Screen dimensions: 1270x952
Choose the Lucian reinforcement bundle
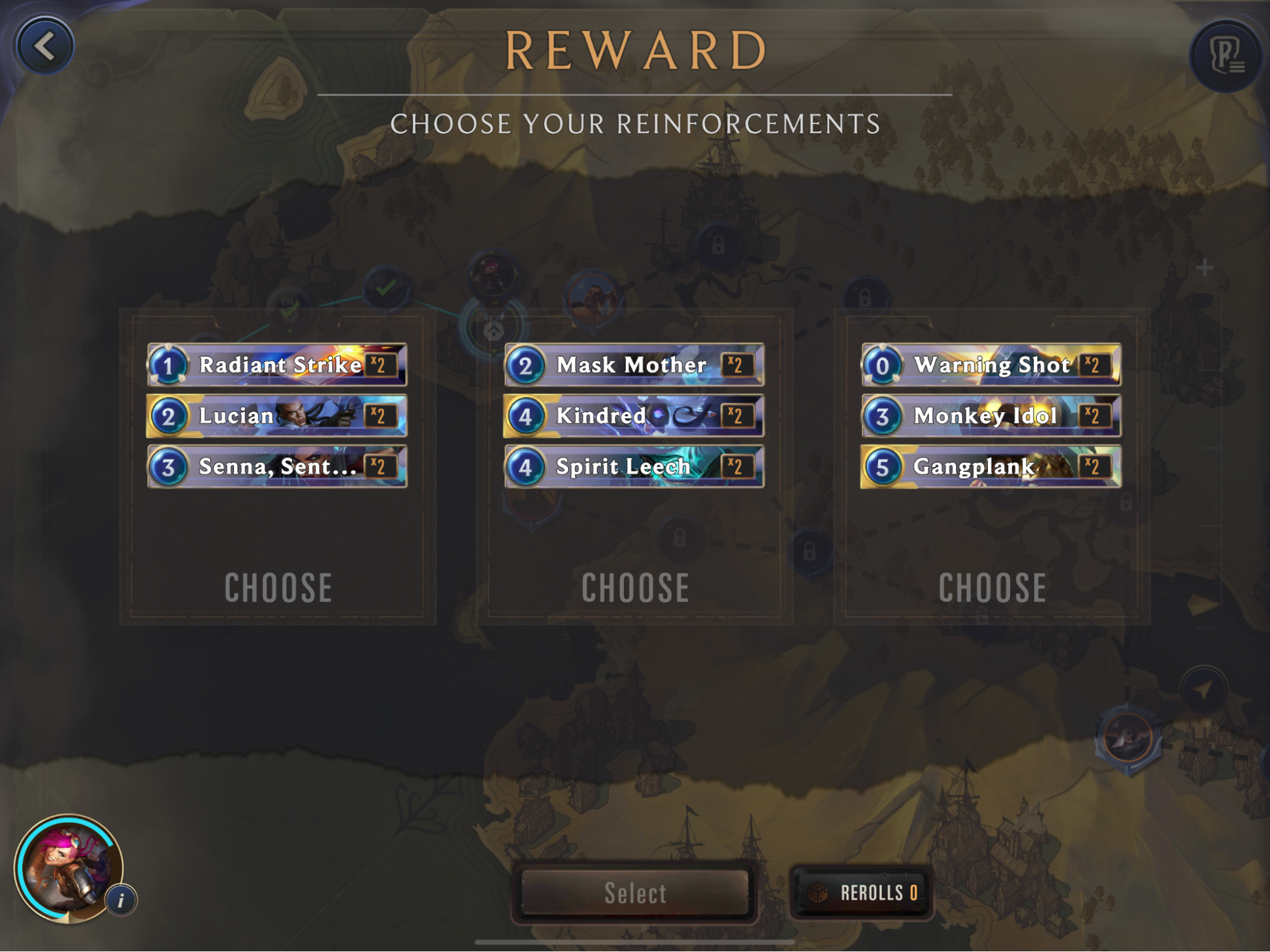[278, 587]
